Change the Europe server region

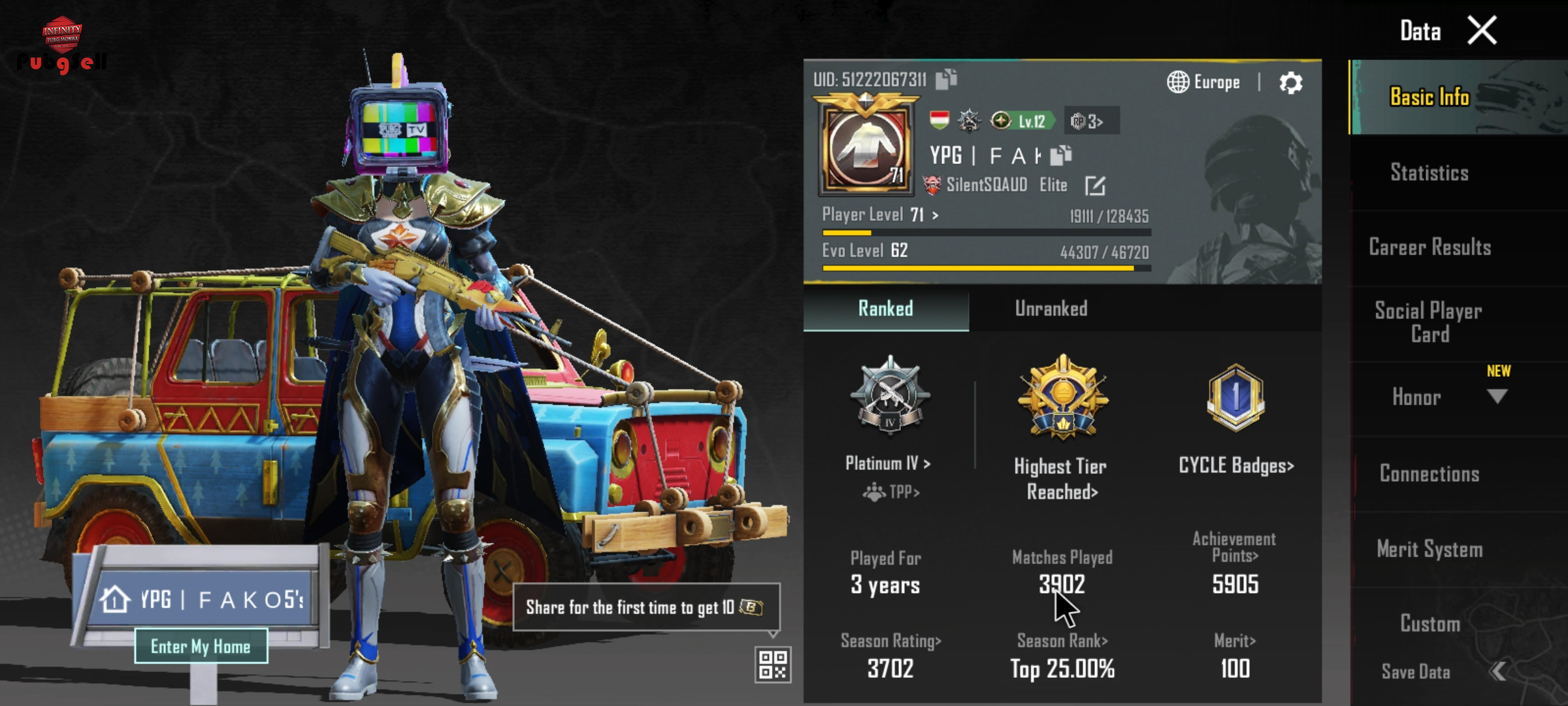(1203, 82)
